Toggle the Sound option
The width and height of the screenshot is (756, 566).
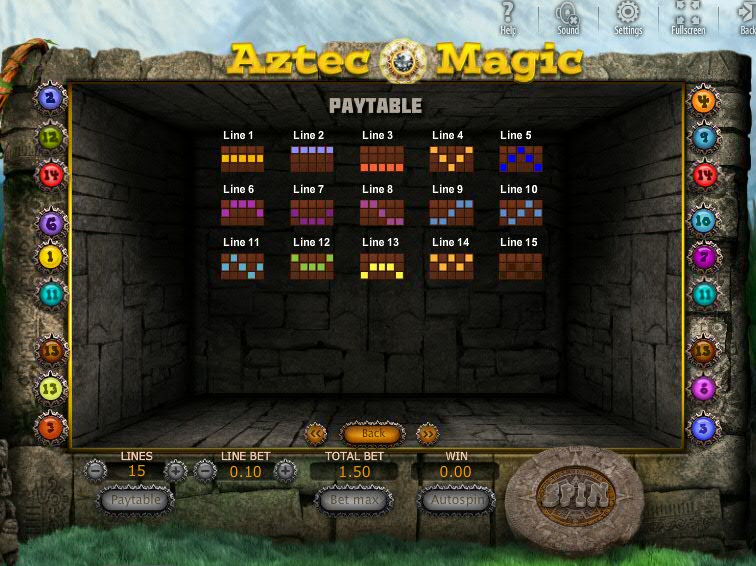coord(568,17)
